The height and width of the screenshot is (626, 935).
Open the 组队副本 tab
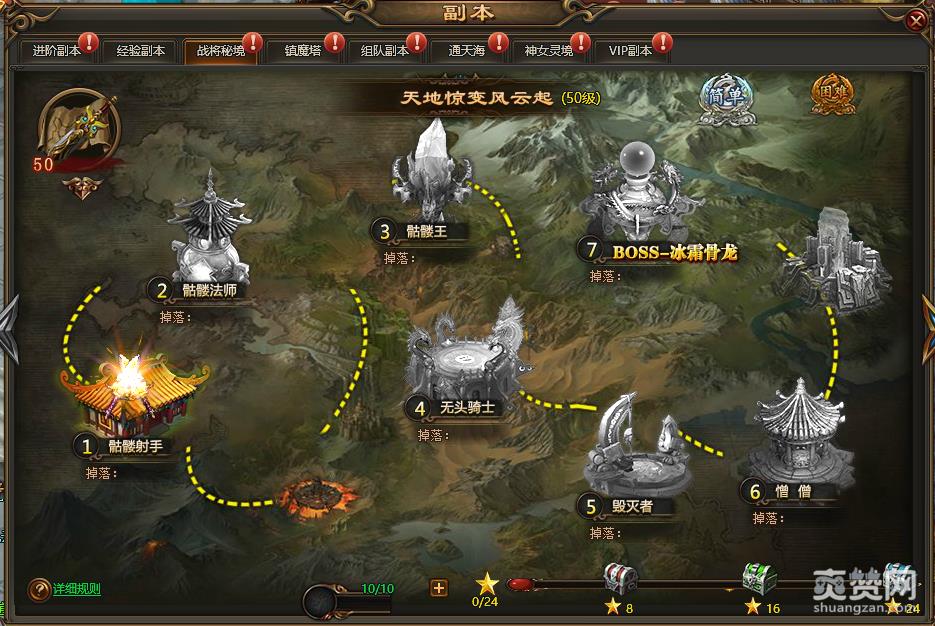[384, 50]
